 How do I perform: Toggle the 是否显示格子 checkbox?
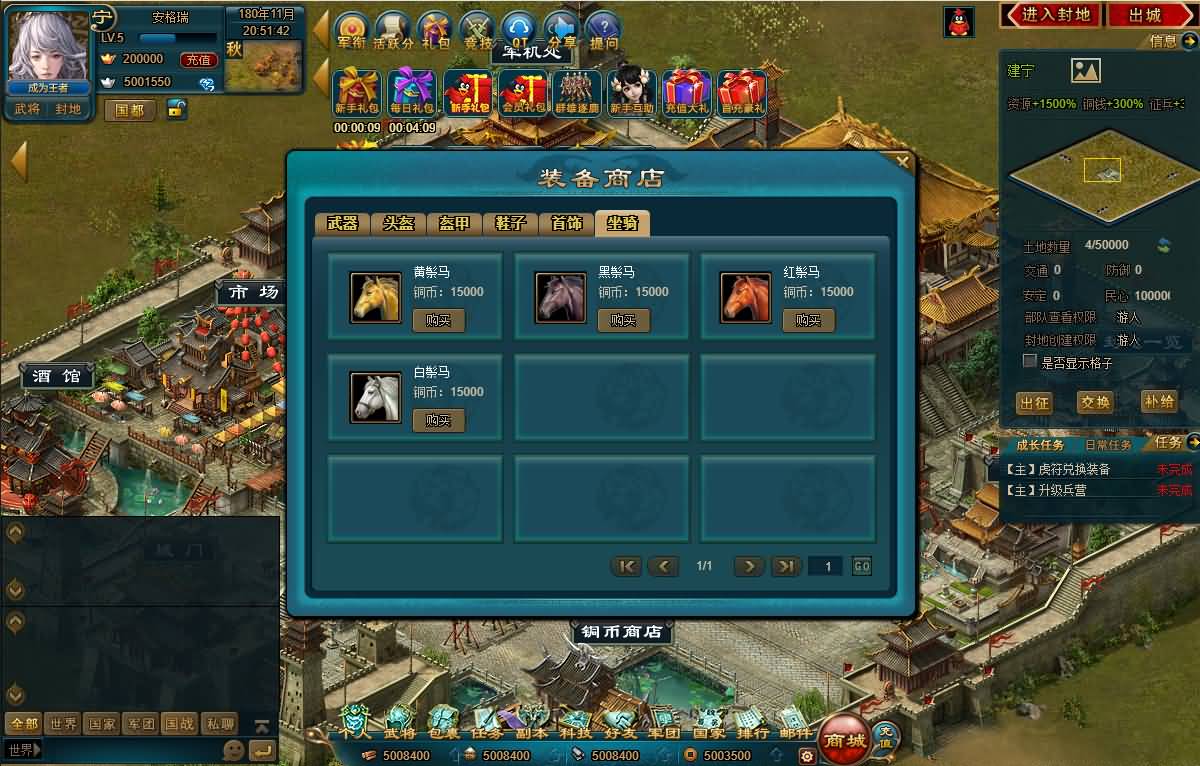coord(1030,362)
